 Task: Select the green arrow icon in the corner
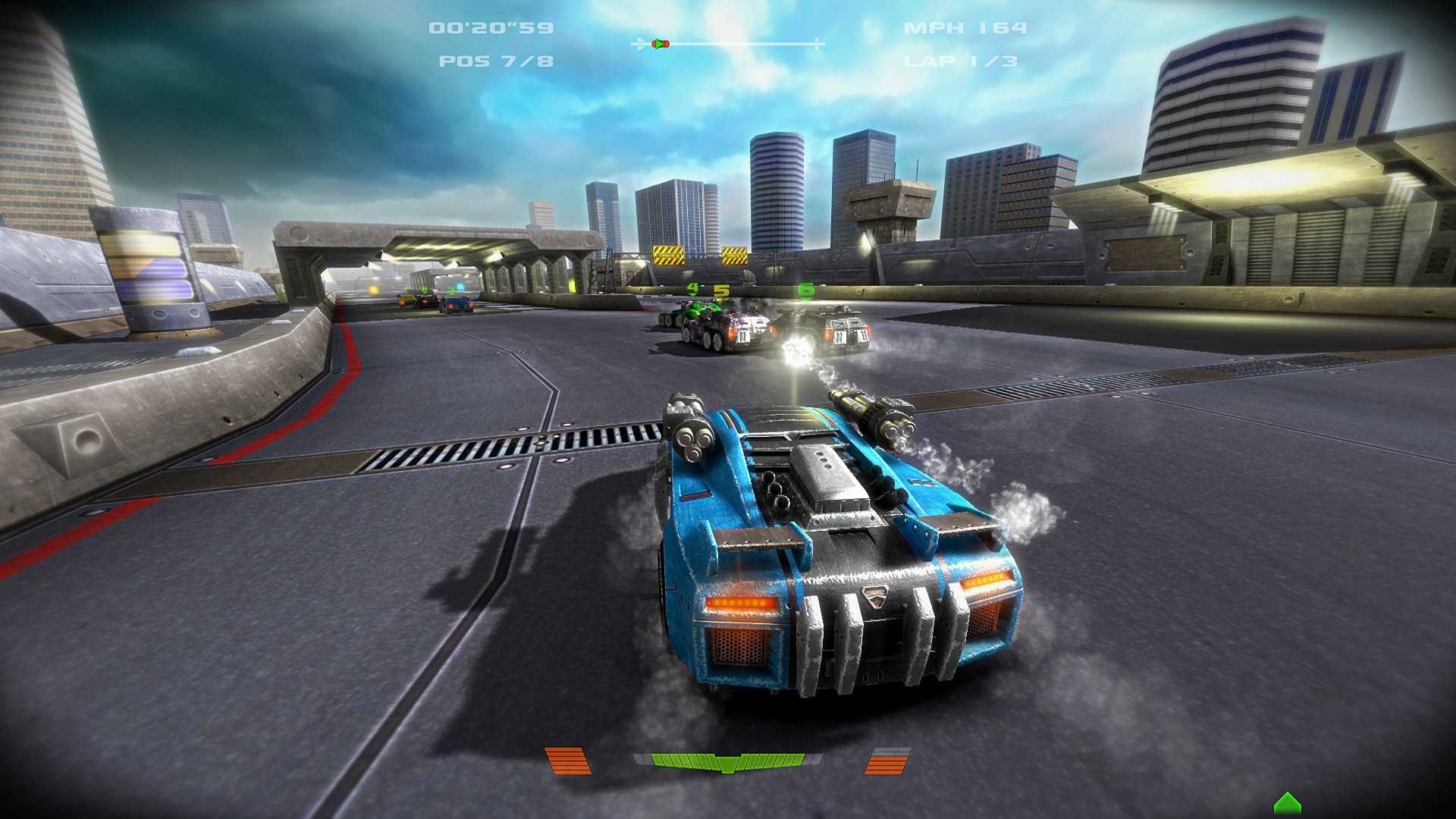point(1287,804)
